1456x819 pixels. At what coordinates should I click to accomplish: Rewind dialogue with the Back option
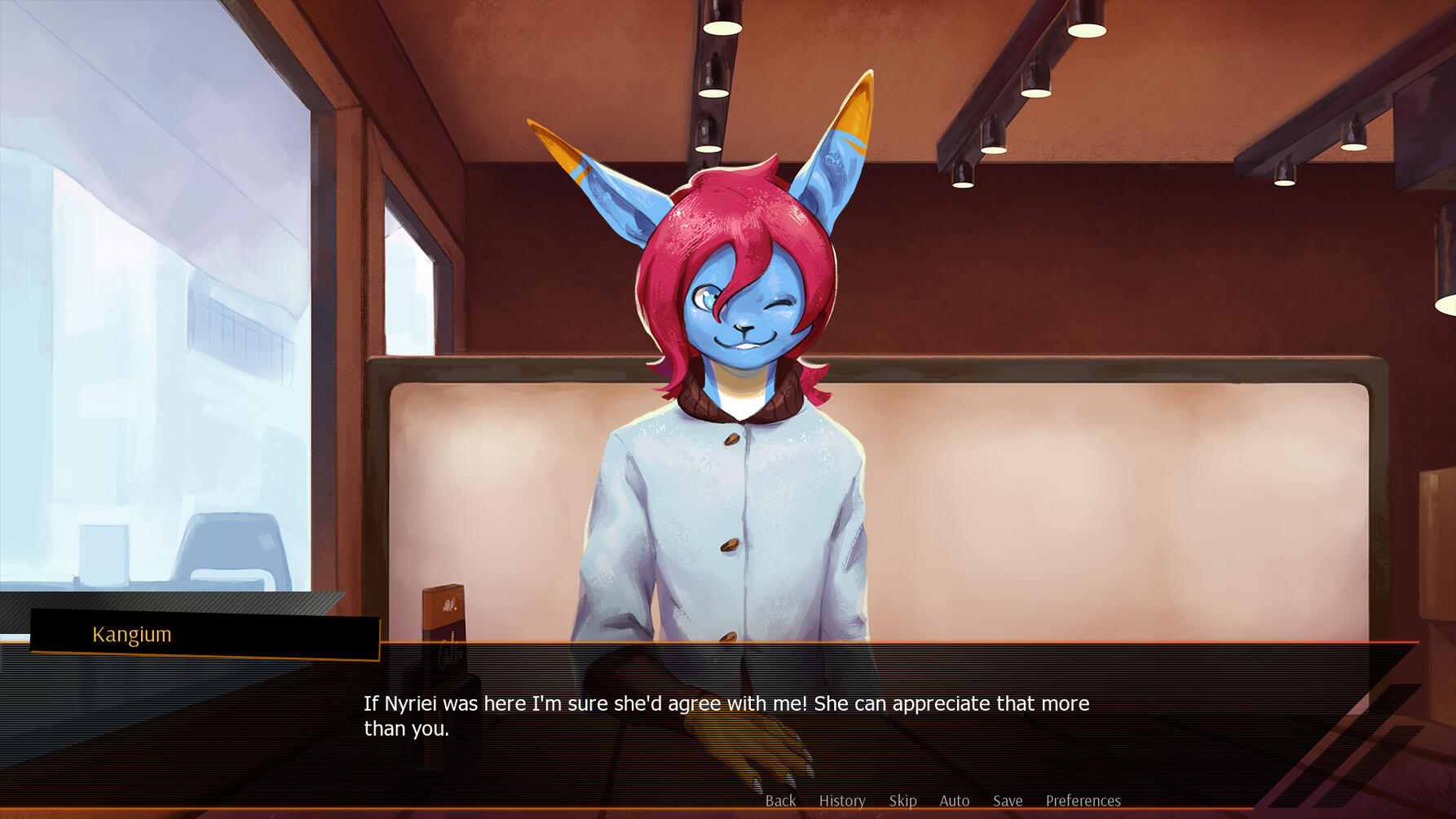(x=780, y=800)
